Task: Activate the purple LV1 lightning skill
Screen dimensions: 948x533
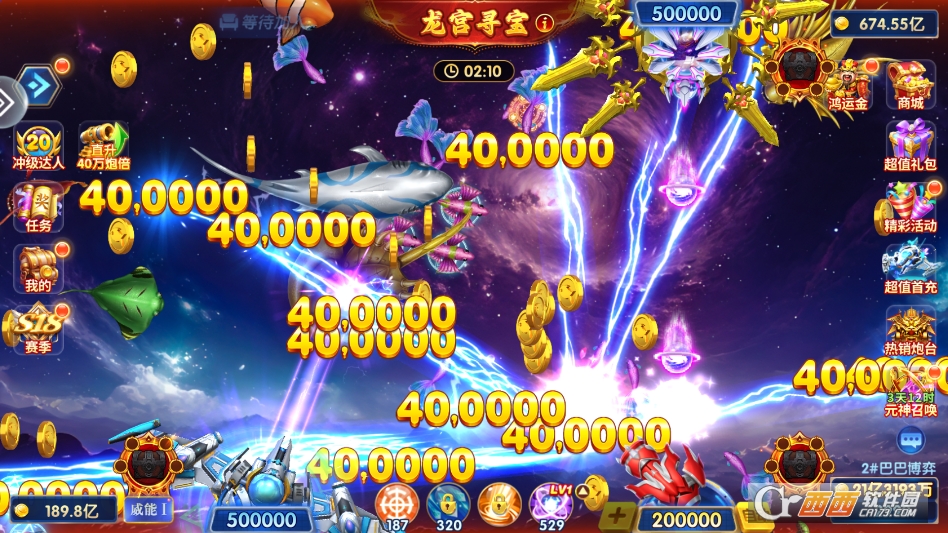Action: pyautogui.click(x=550, y=502)
